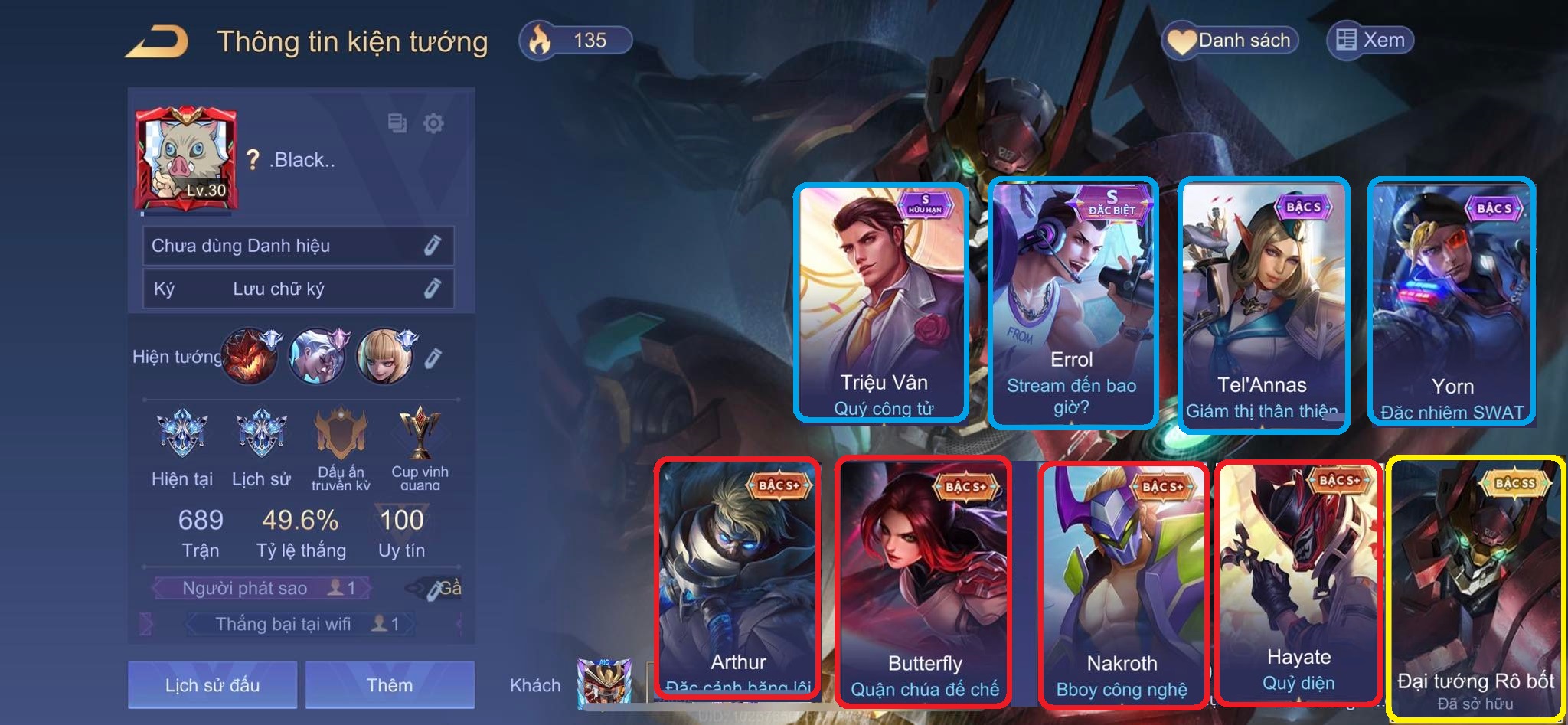
Task: Click the Xem button
Action: click(1370, 41)
